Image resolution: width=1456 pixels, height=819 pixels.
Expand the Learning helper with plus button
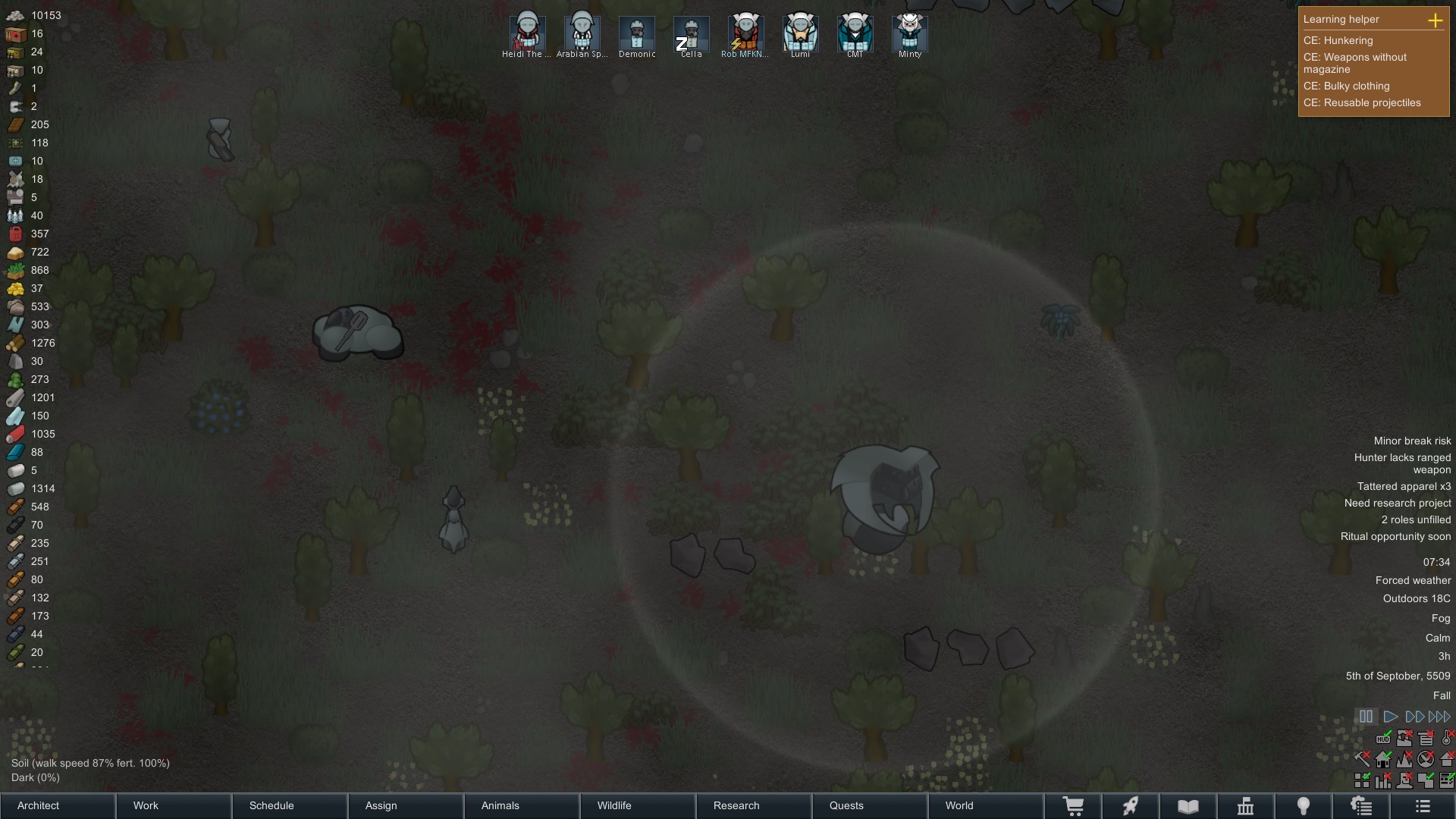pos(1435,20)
